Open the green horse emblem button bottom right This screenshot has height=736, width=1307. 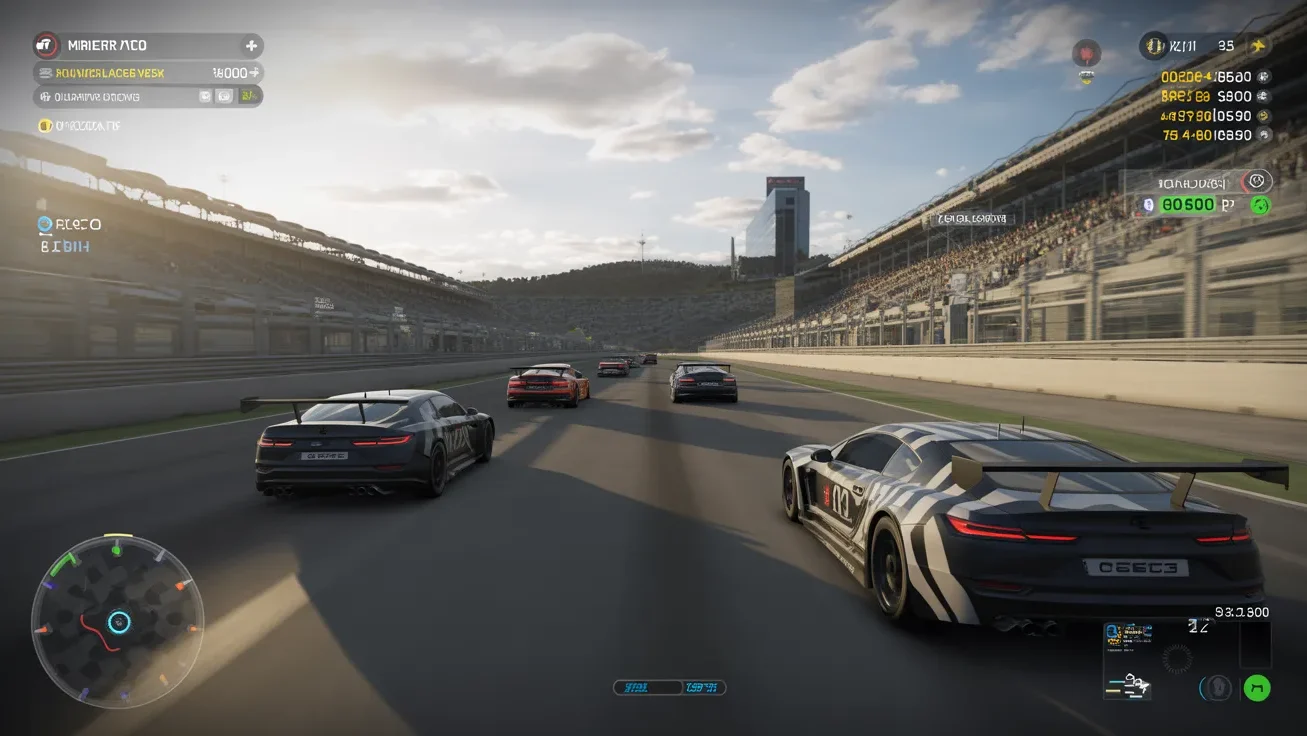tap(1257, 688)
